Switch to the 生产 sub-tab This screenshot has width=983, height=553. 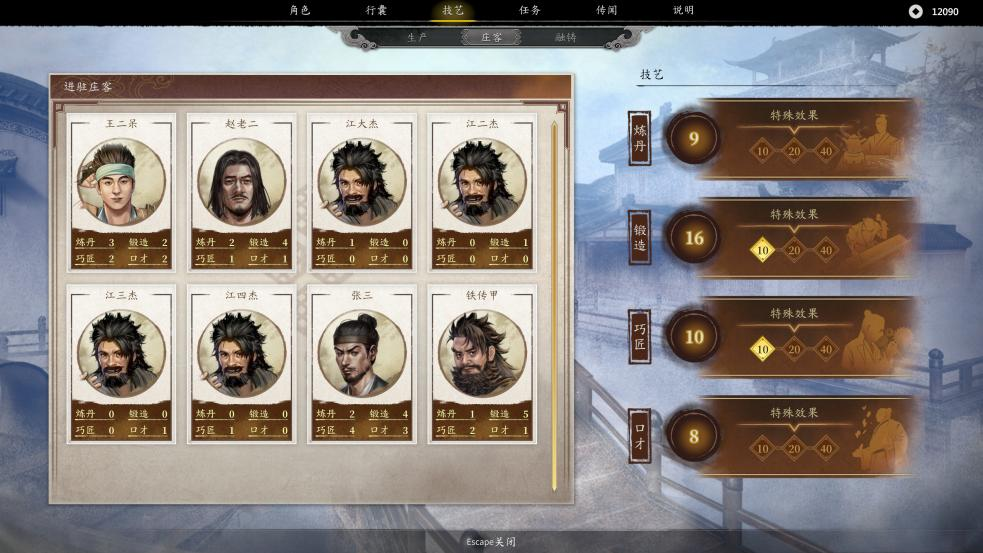(418, 37)
